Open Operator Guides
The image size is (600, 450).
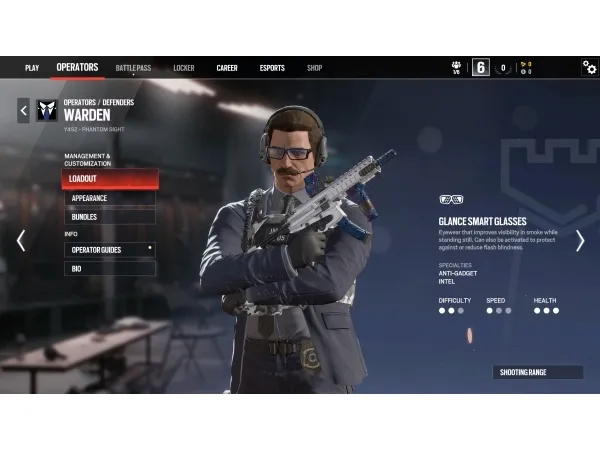tap(110, 249)
